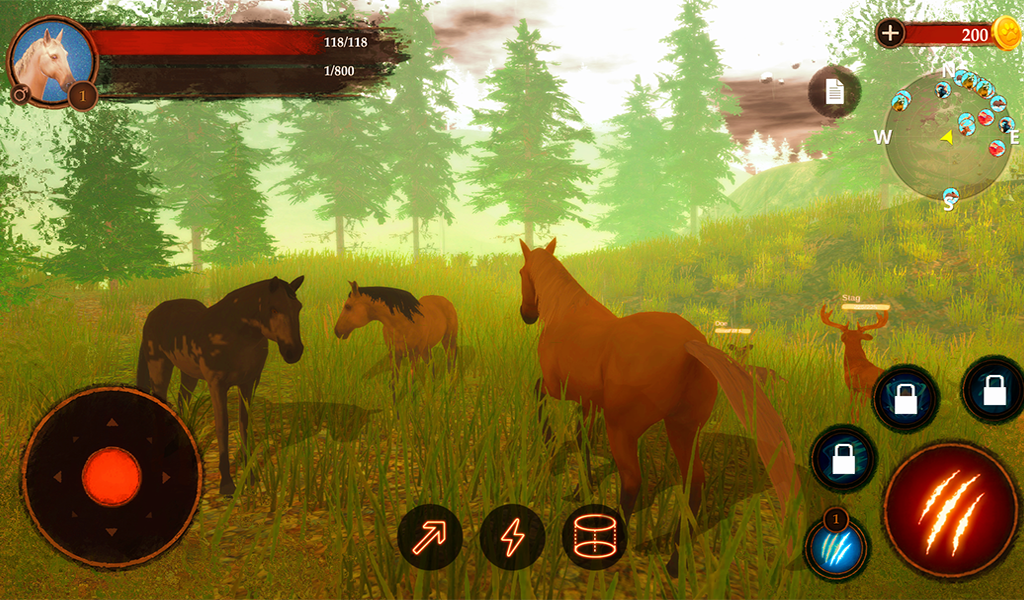Screen dimensions: 1024x600
Task: Activate the red claw attack button
Action: click(x=949, y=510)
